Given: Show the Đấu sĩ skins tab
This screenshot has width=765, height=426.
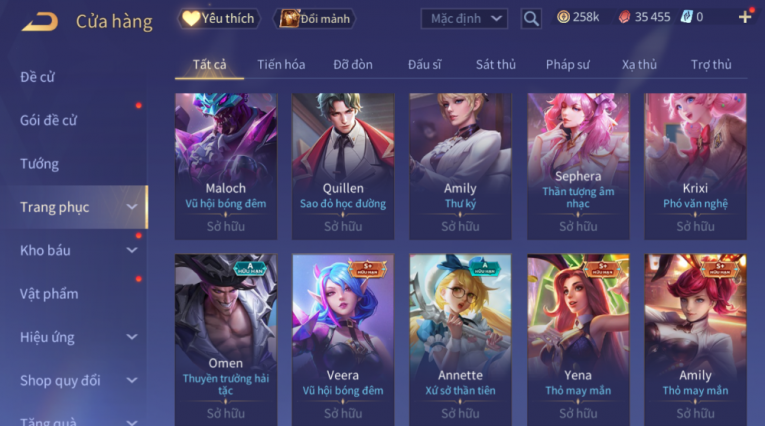Looking at the screenshot, I should tap(425, 64).
